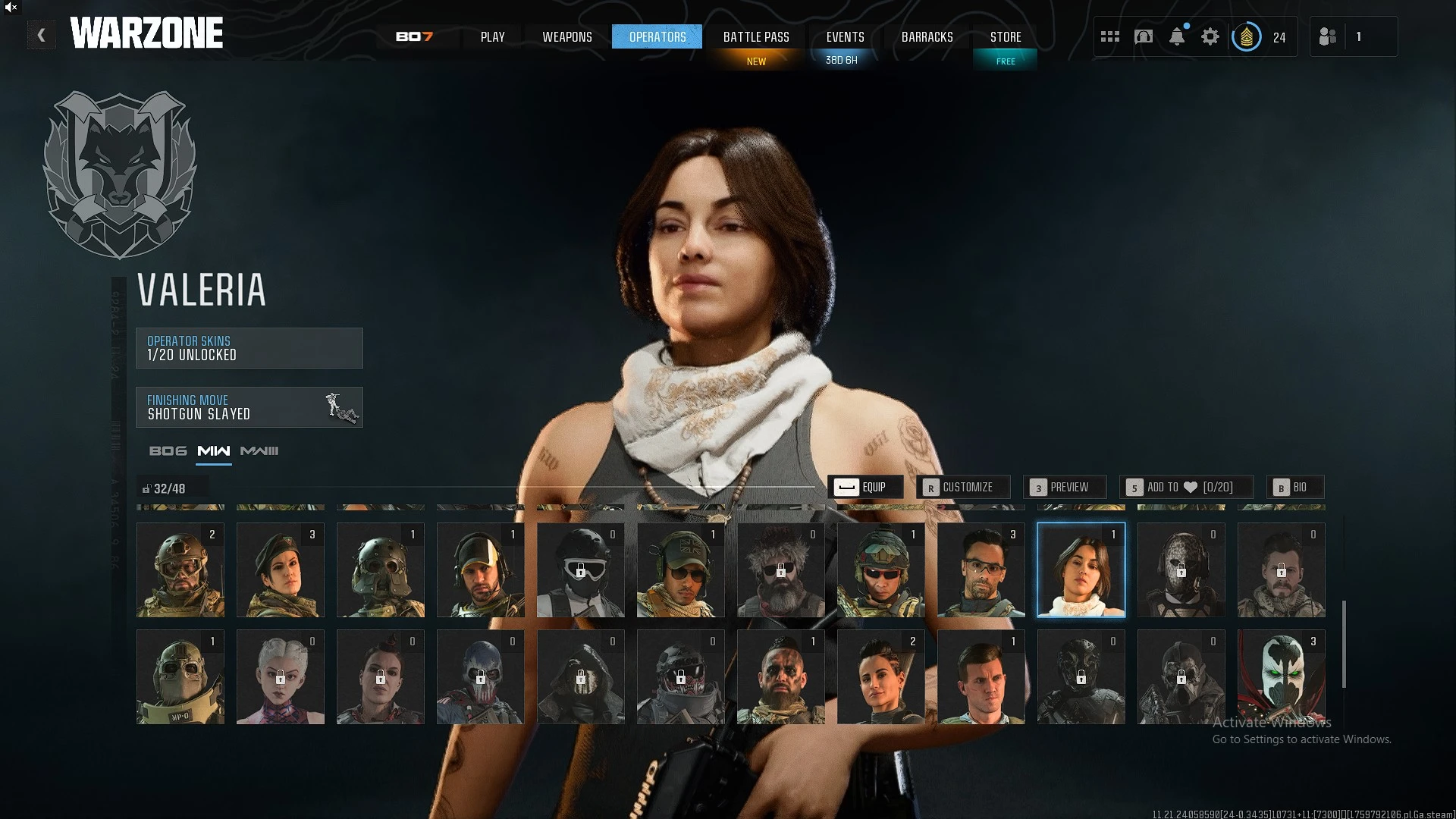This screenshot has height=819, width=1456.
Task: Open the Weapons menu tab
Action: coord(566,37)
